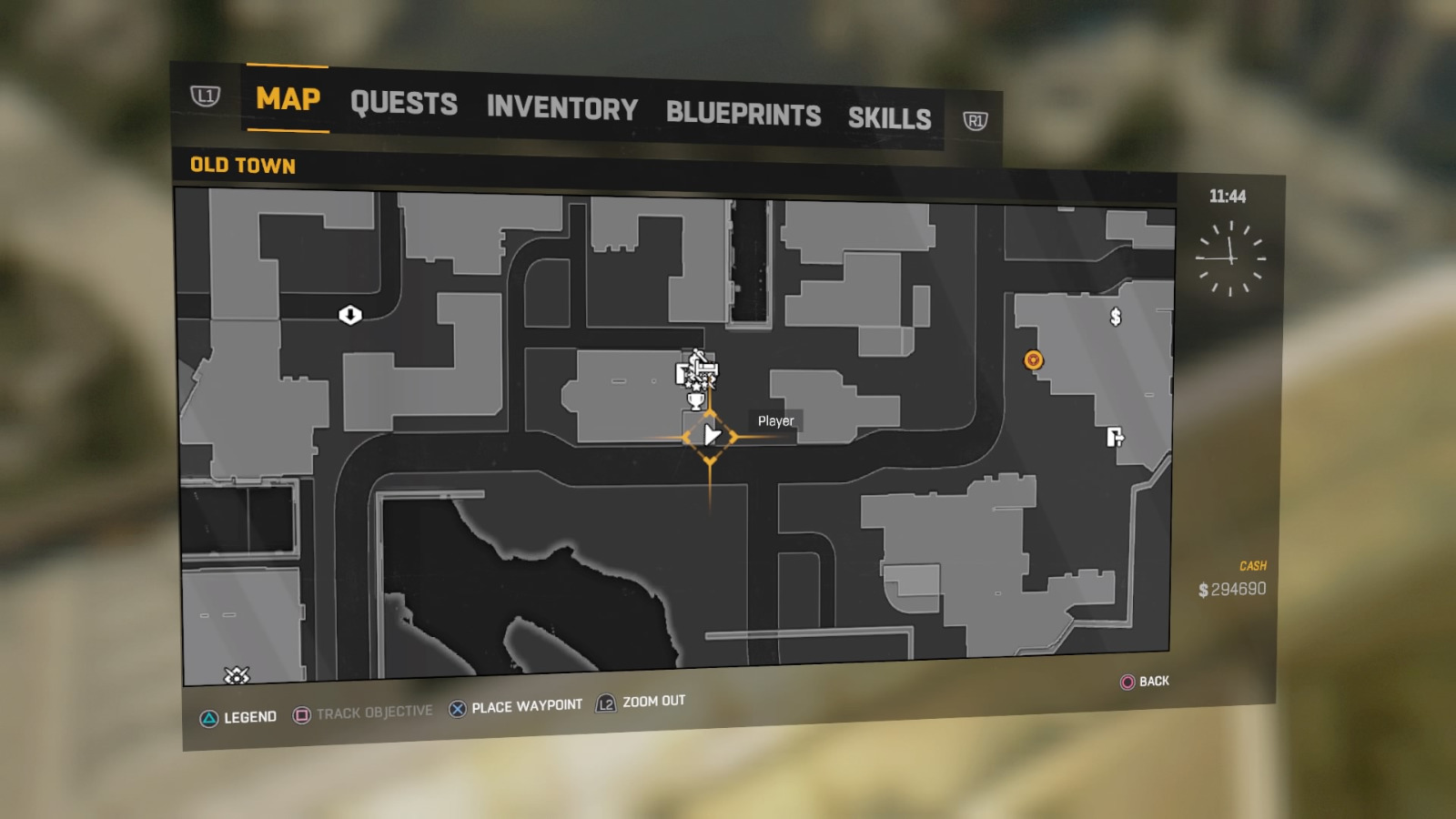Viewport: 1456px width, 819px height.
Task: Open the map LEGEND
Action: click(250, 716)
